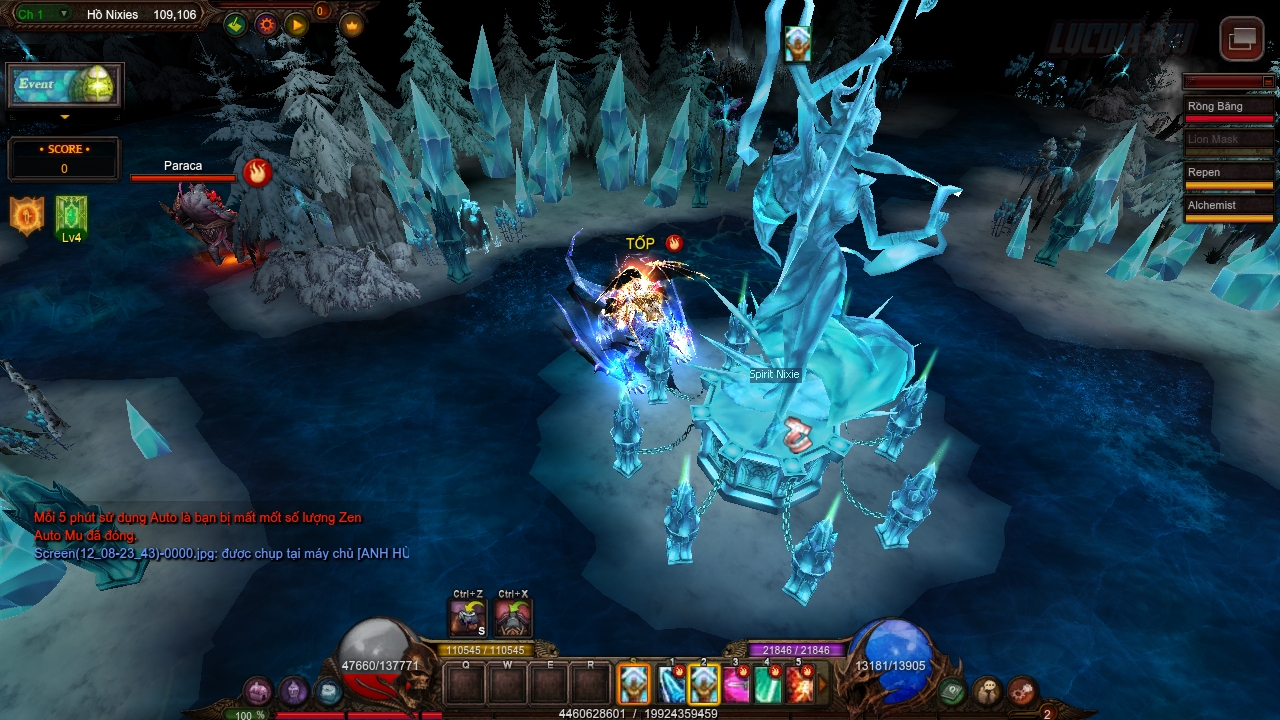Activate the fiery red skill in slot 5
Viewport: 1280px width, 720px height.
pyautogui.click(x=800, y=685)
